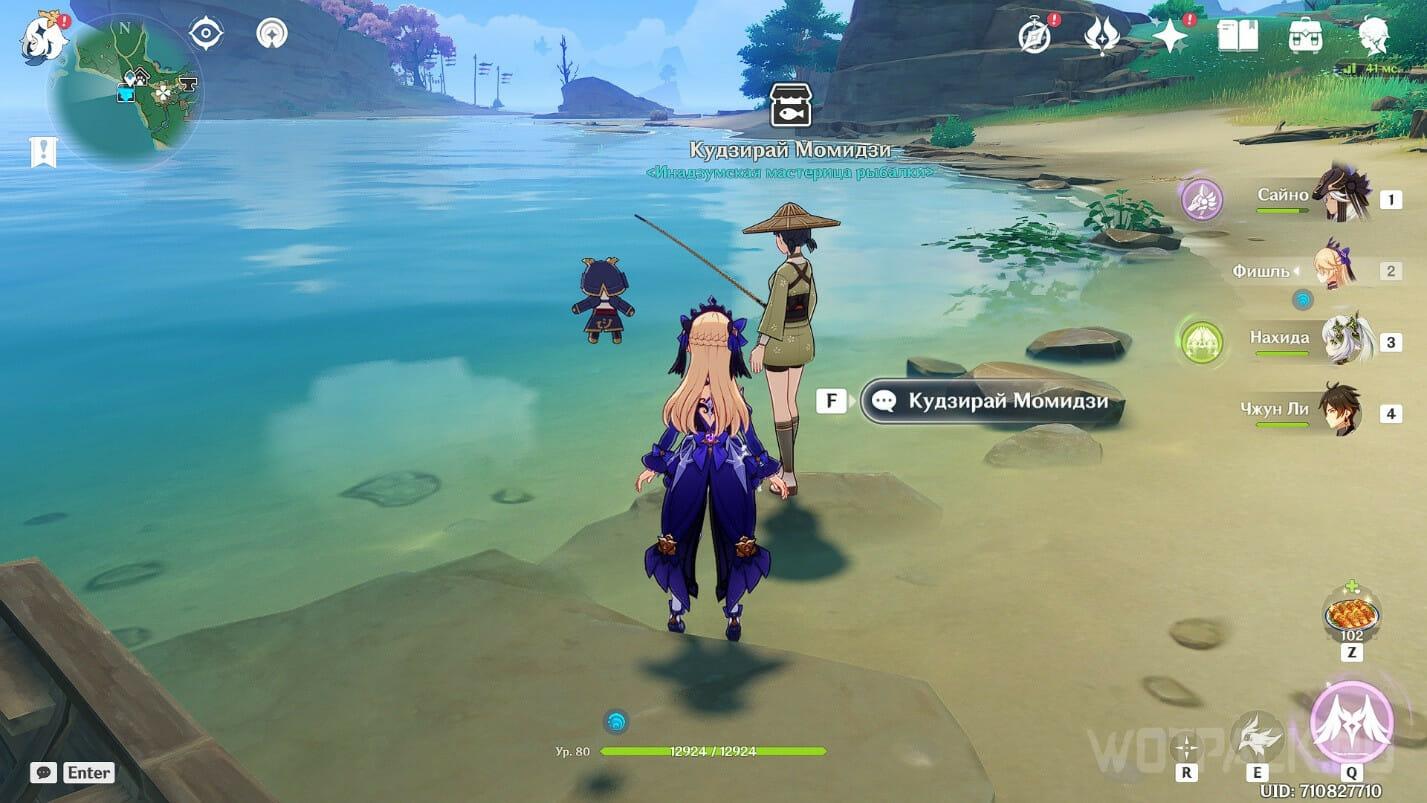The width and height of the screenshot is (1427, 803).
Task: Talk to Кудзирай Момидзи dialogue prompt
Action: (992, 401)
